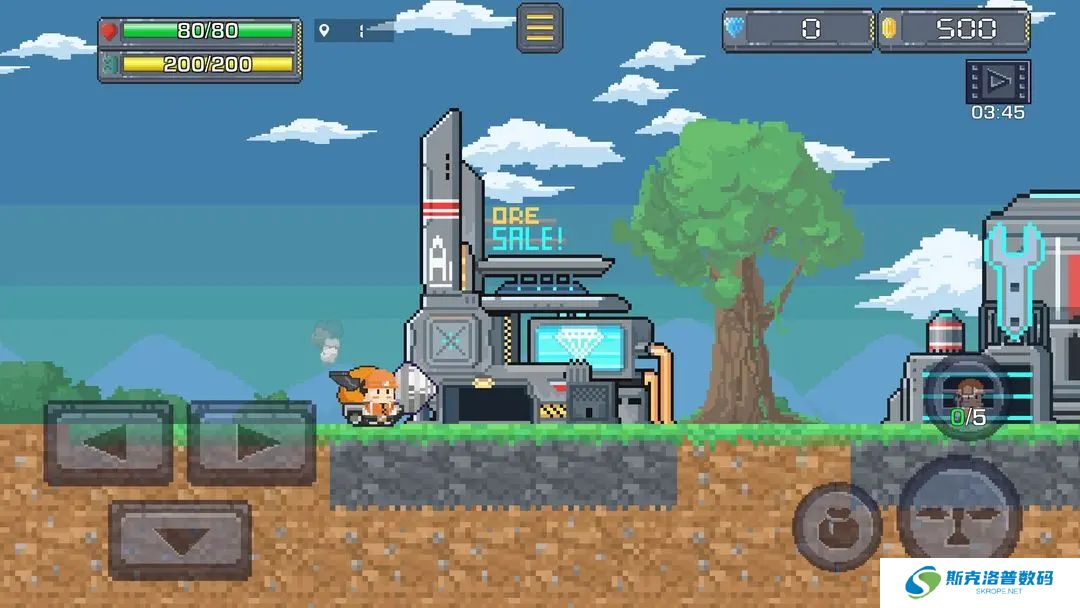Viewport: 1080px width, 608px height.
Task: Tap the left arrow movement button
Action: pos(108,443)
